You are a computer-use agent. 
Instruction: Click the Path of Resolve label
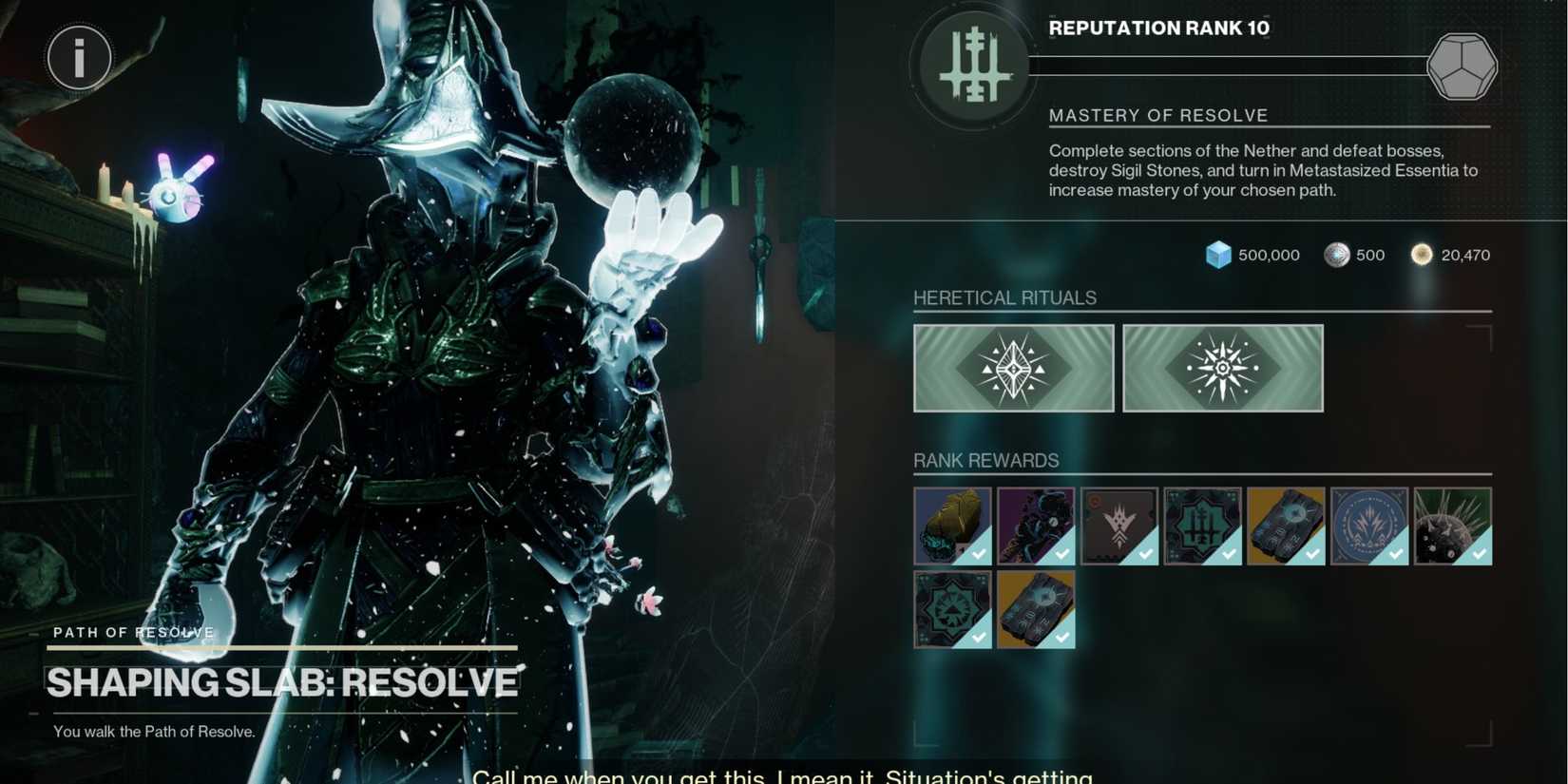click(133, 632)
